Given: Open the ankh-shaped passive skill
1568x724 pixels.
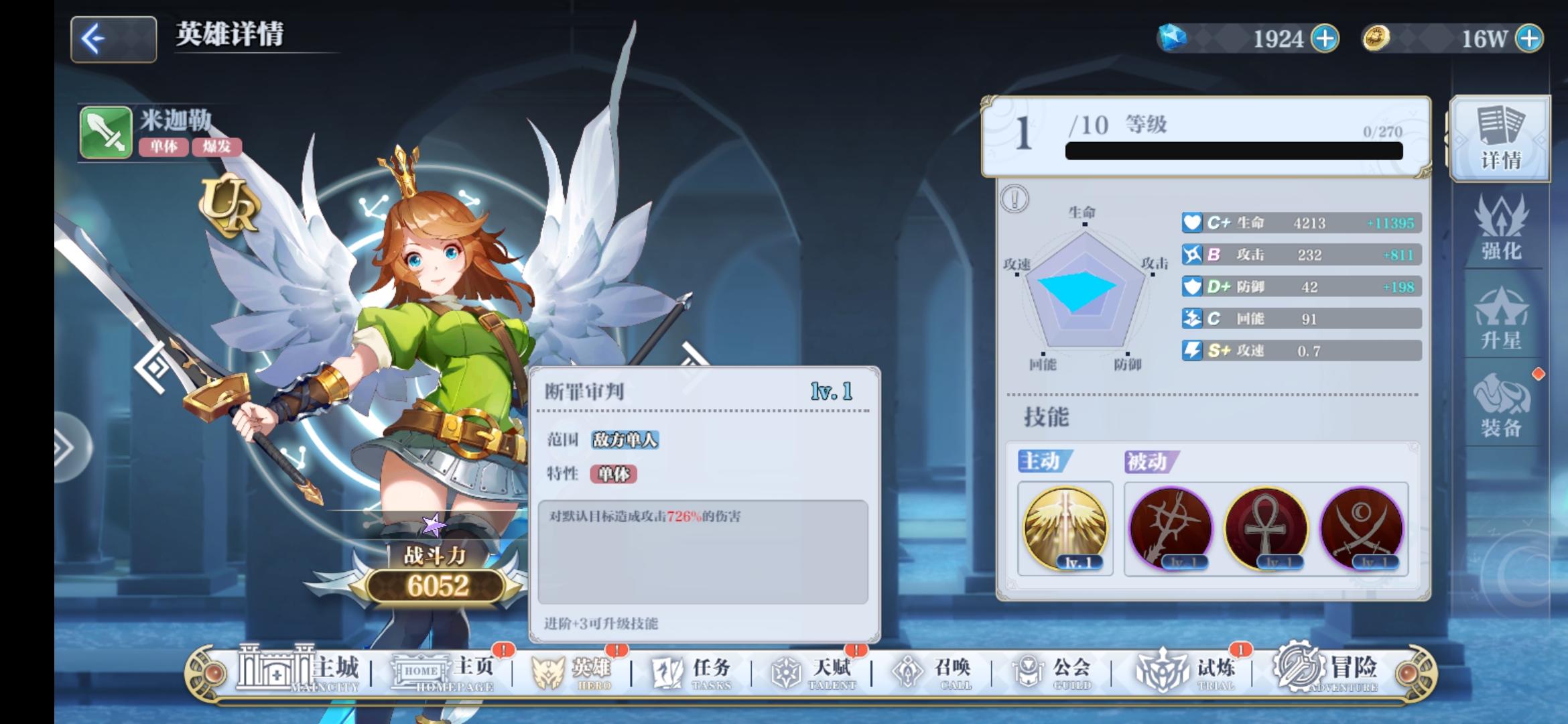Looking at the screenshot, I should point(1272,530).
